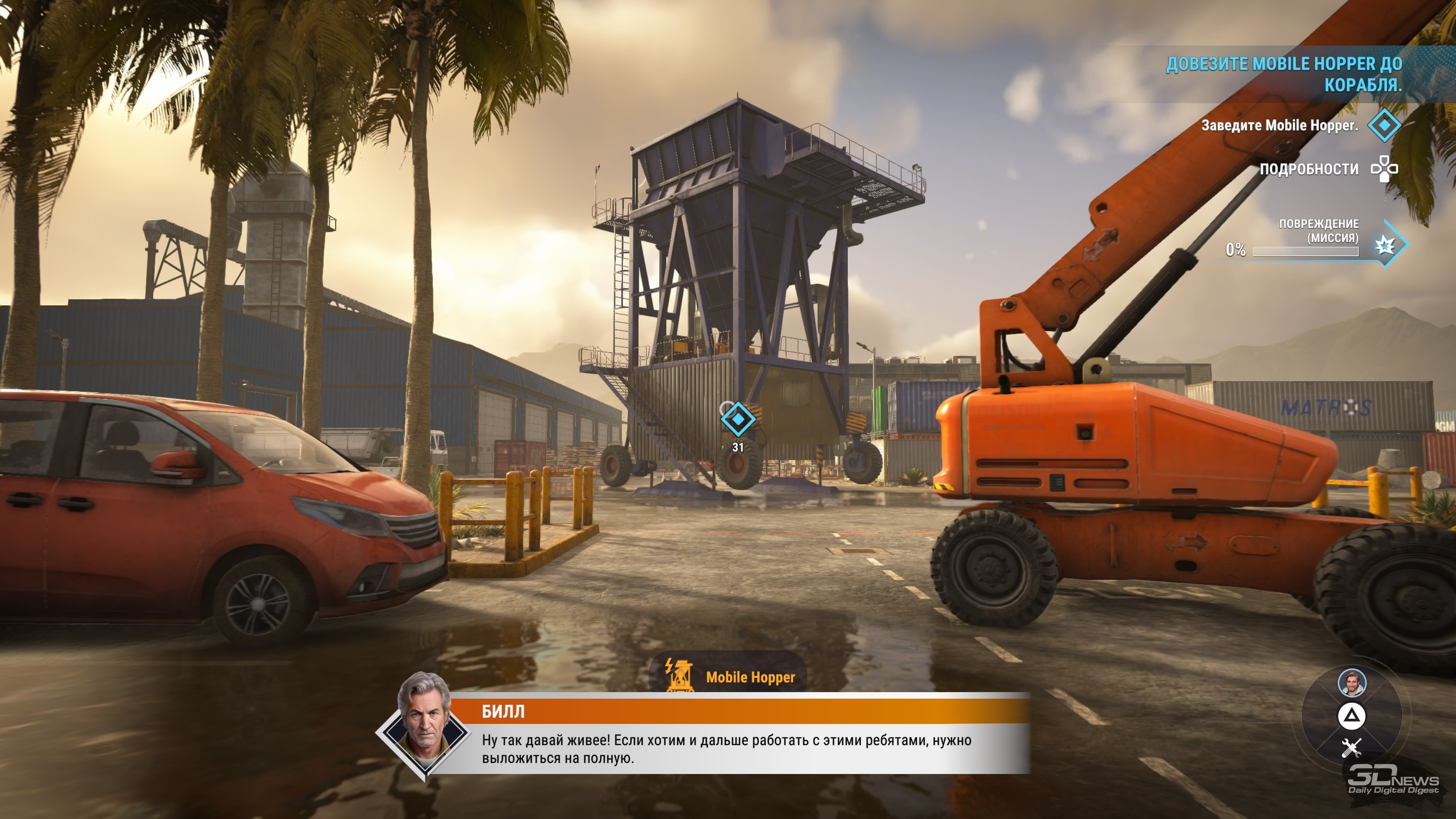Image resolution: width=1456 pixels, height=819 pixels.
Task: Choose the character portrait in the radial wheel
Action: [x=1351, y=682]
